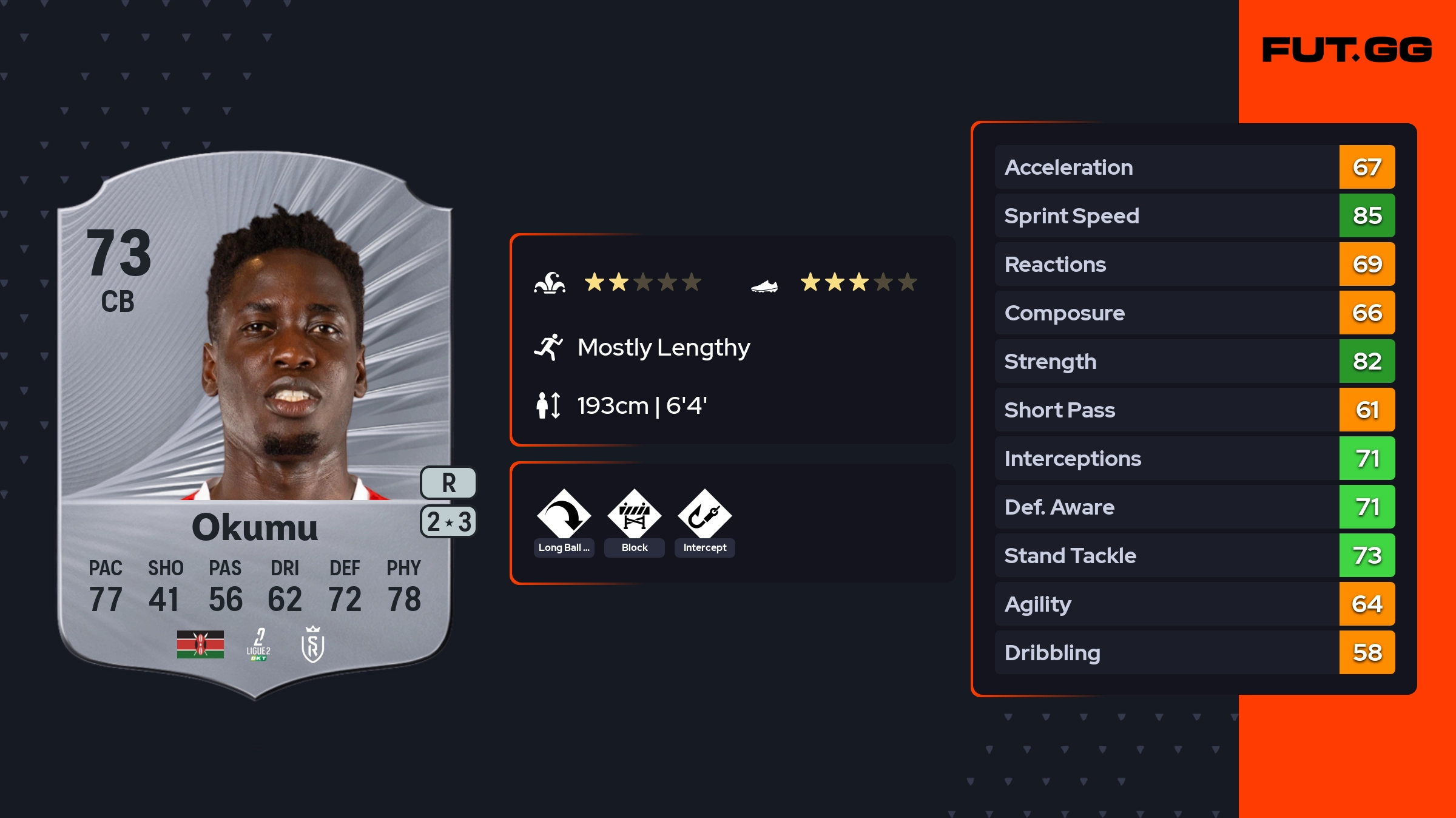Select the Acceleration stat row
The image size is (1456, 818).
pos(1194,167)
